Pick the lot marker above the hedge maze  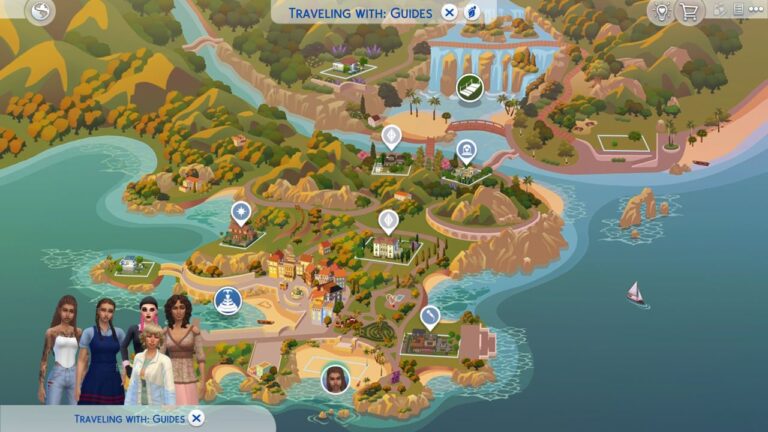point(430,318)
